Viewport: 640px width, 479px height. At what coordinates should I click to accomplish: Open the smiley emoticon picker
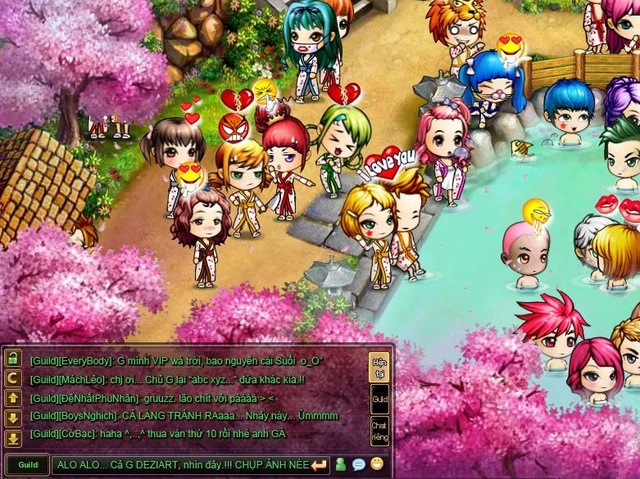(x=376, y=464)
